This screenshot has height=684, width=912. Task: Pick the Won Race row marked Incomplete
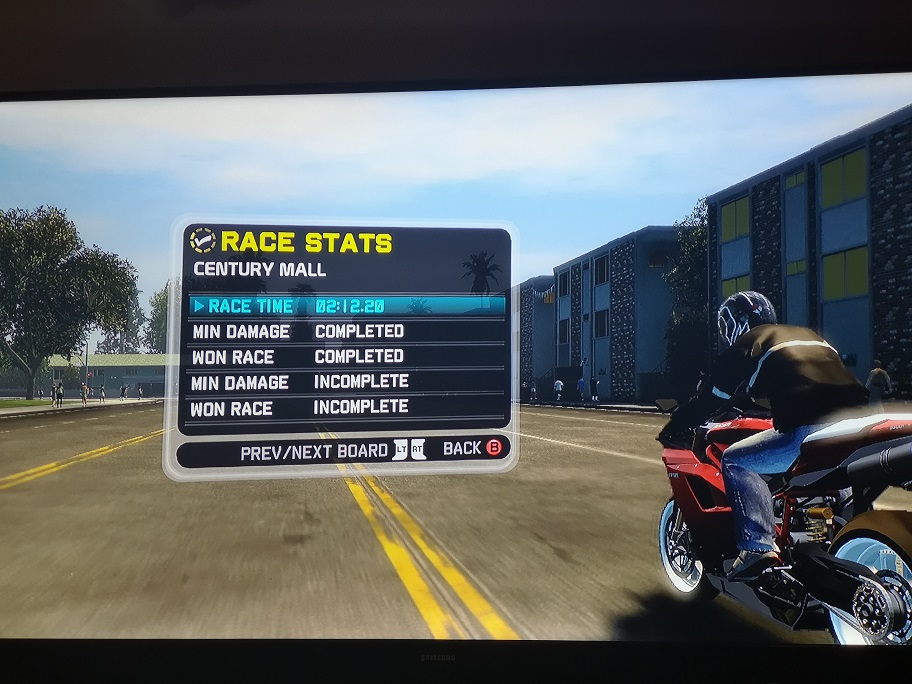(345, 407)
